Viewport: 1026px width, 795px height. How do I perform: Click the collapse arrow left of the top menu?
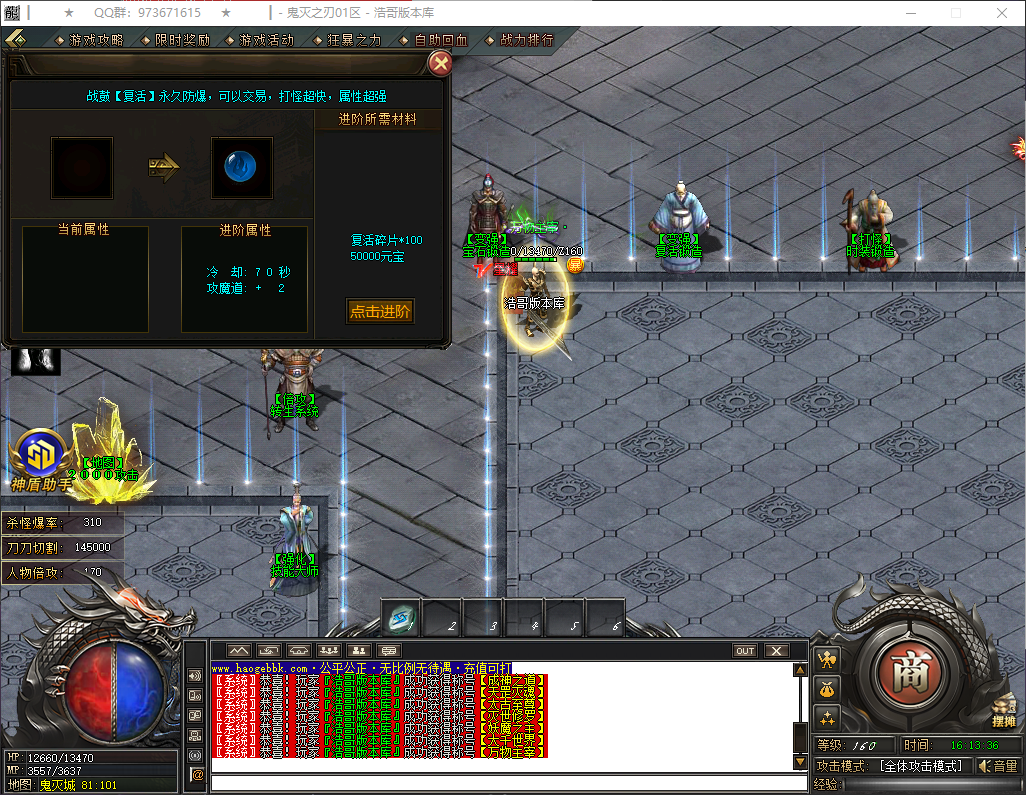click(x=14, y=40)
